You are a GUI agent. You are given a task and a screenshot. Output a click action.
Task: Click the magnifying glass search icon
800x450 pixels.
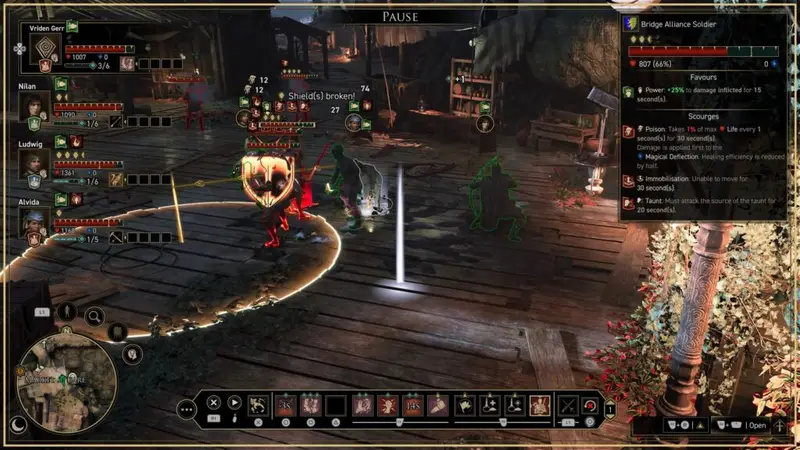click(x=94, y=317)
